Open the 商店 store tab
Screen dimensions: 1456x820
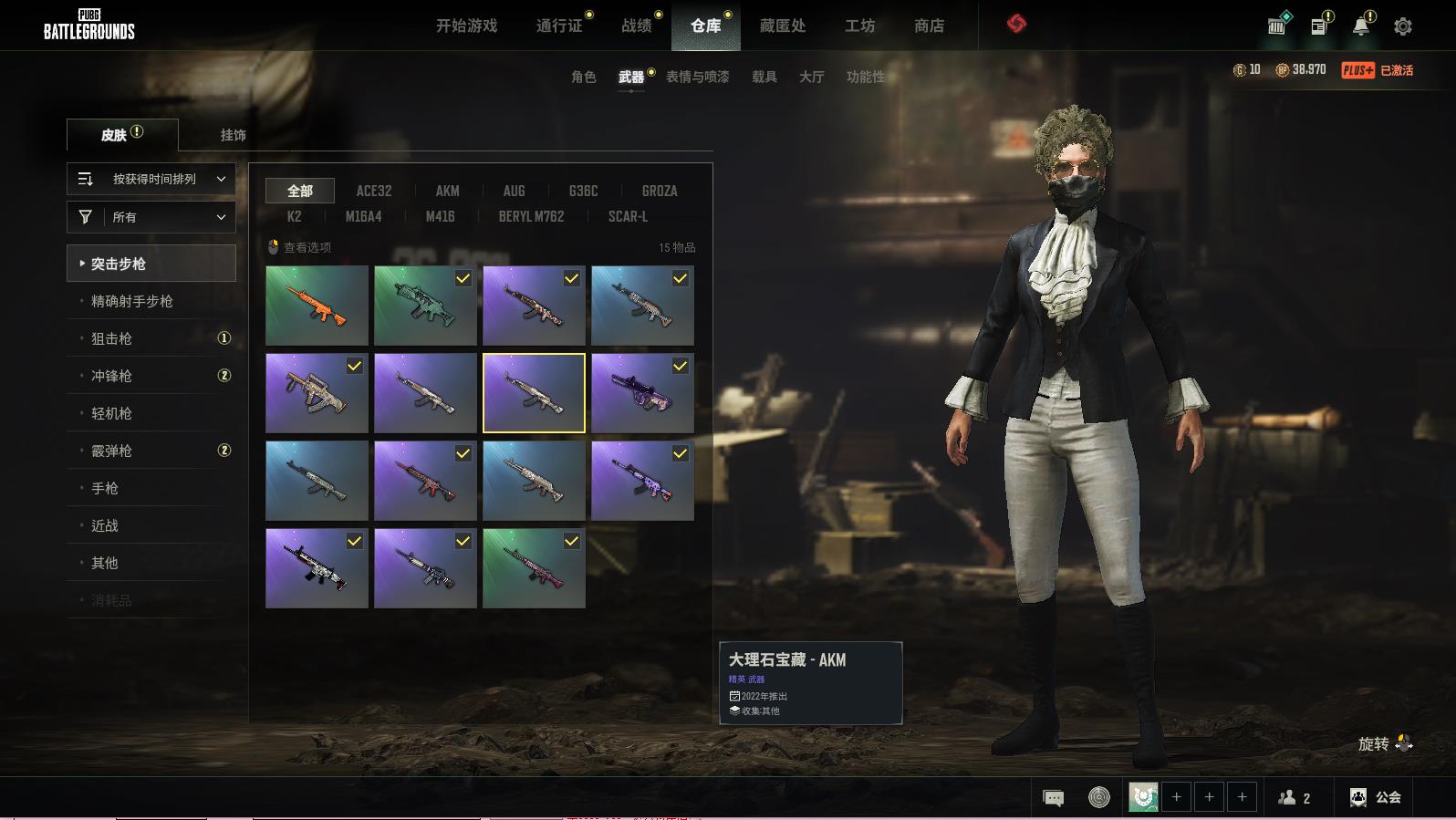click(929, 26)
